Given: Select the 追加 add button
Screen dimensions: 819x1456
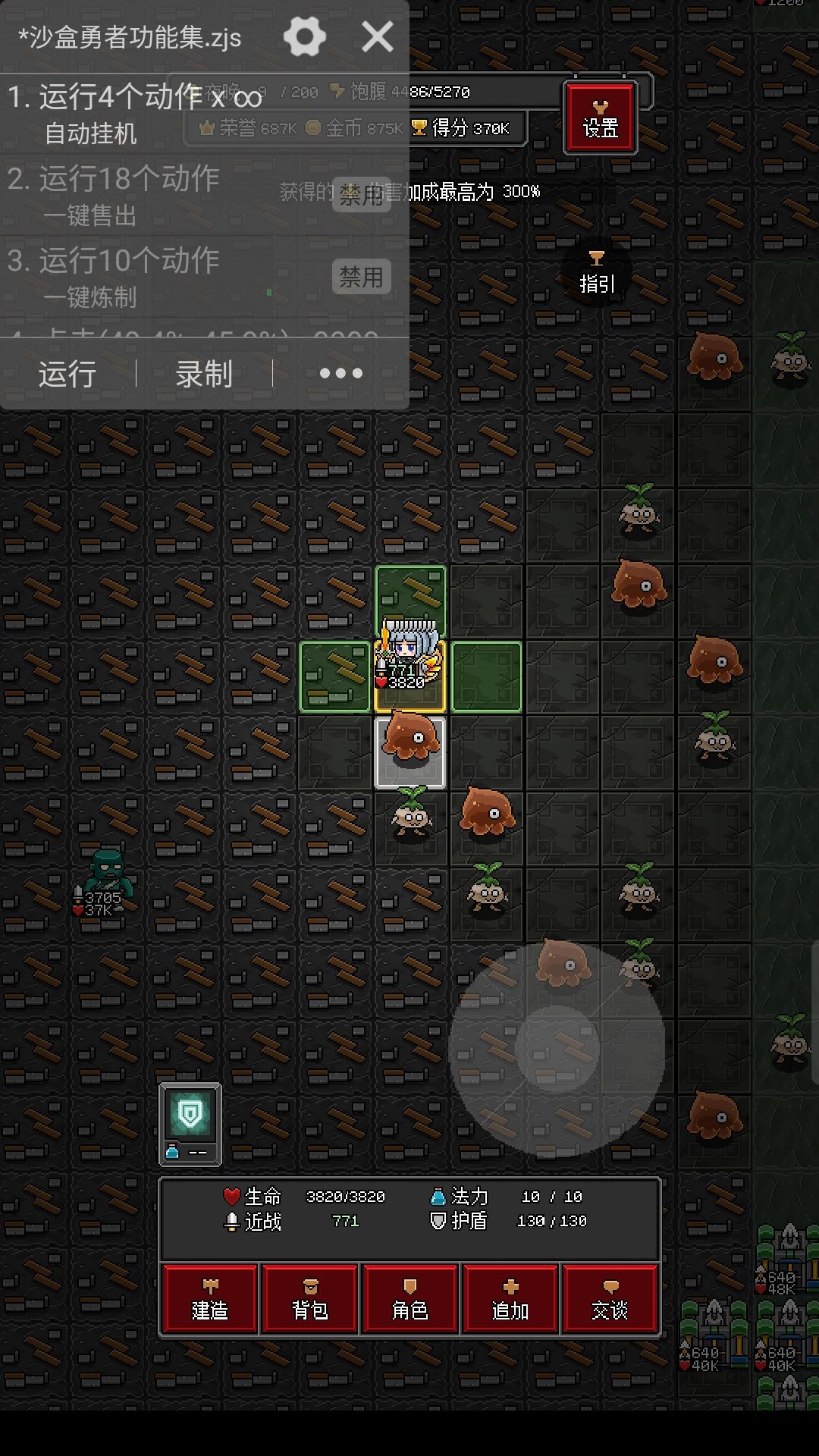Looking at the screenshot, I should [x=510, y=1298].
